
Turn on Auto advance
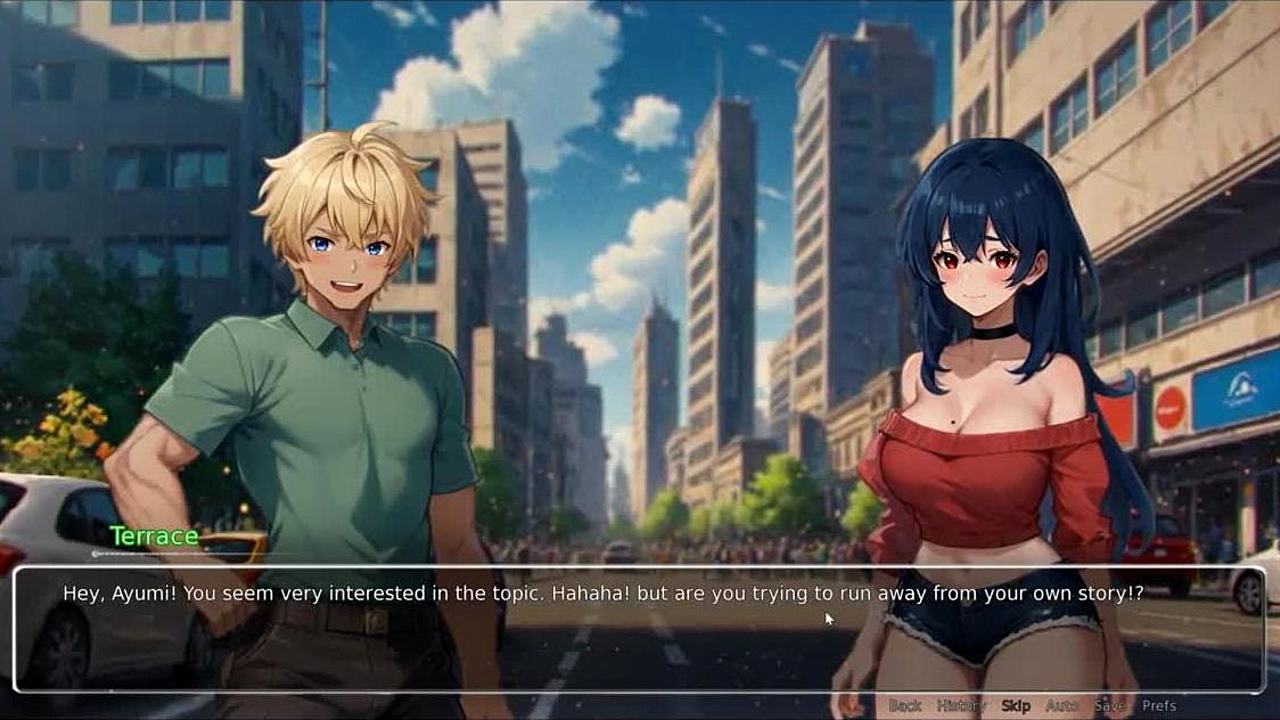click(x=1062, y=706)
